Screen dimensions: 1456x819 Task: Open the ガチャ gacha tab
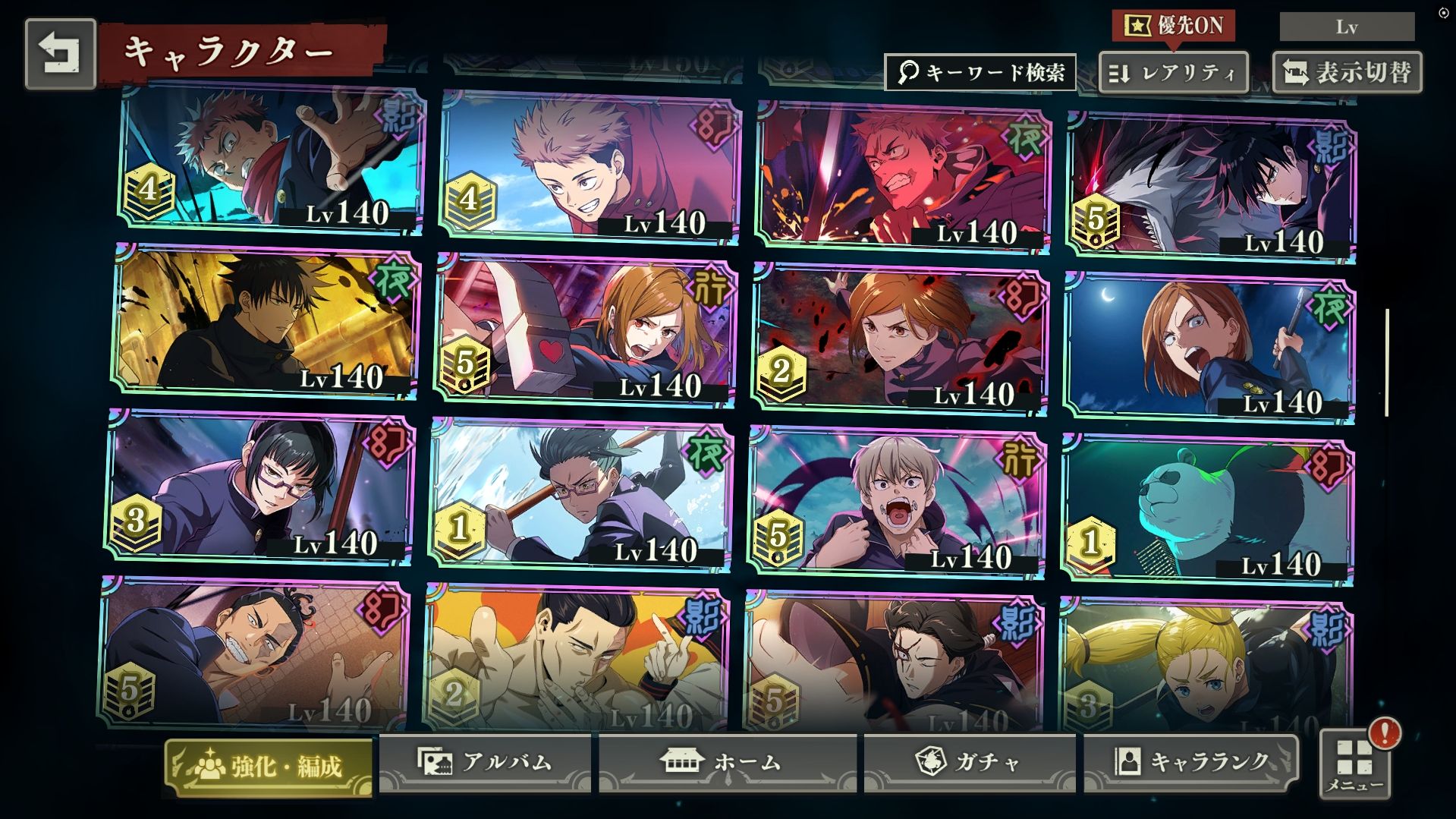tap(969, 762)
